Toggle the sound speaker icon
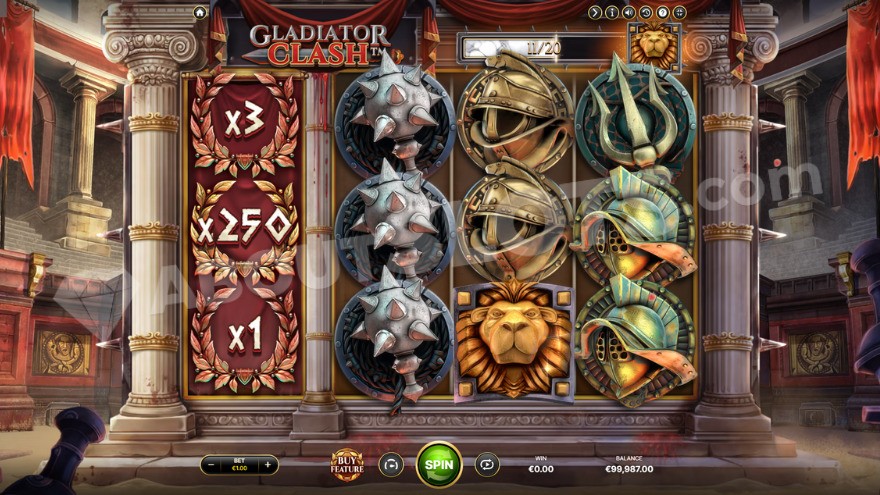This screenshot has width=880, height=495. click(x=629, y=12)
